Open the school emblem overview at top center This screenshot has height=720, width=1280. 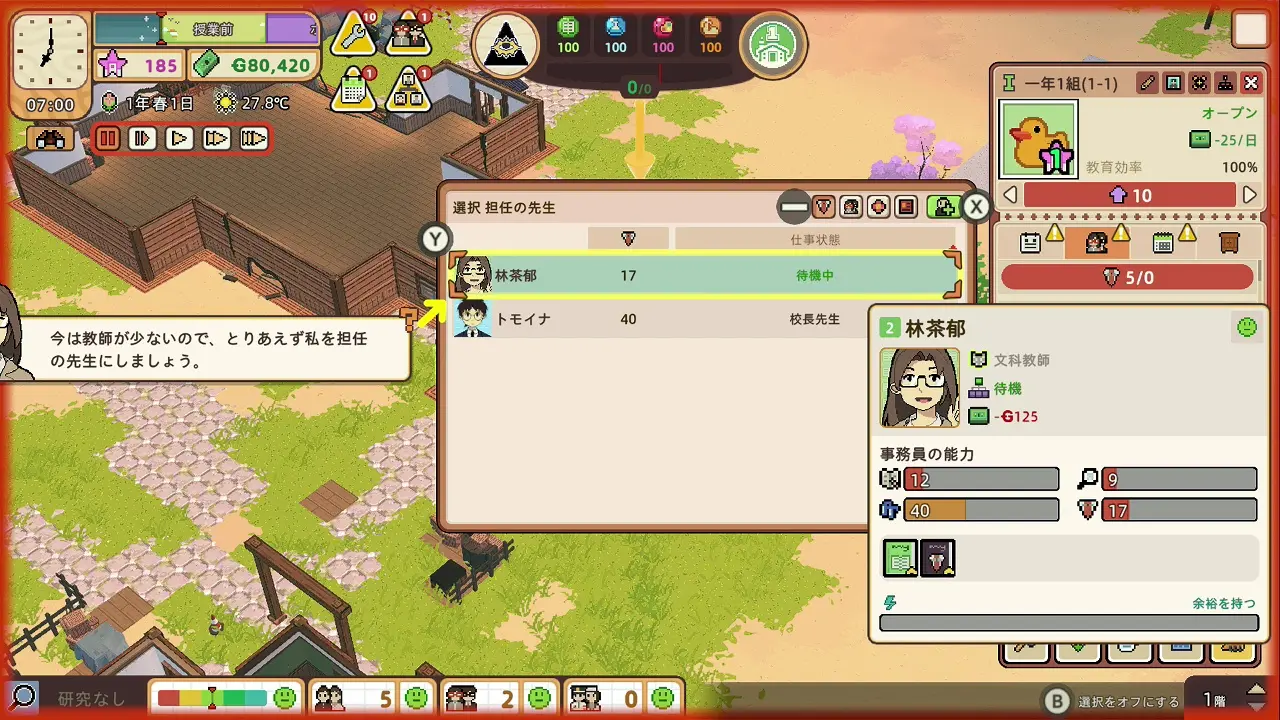(x=506, y=44)
